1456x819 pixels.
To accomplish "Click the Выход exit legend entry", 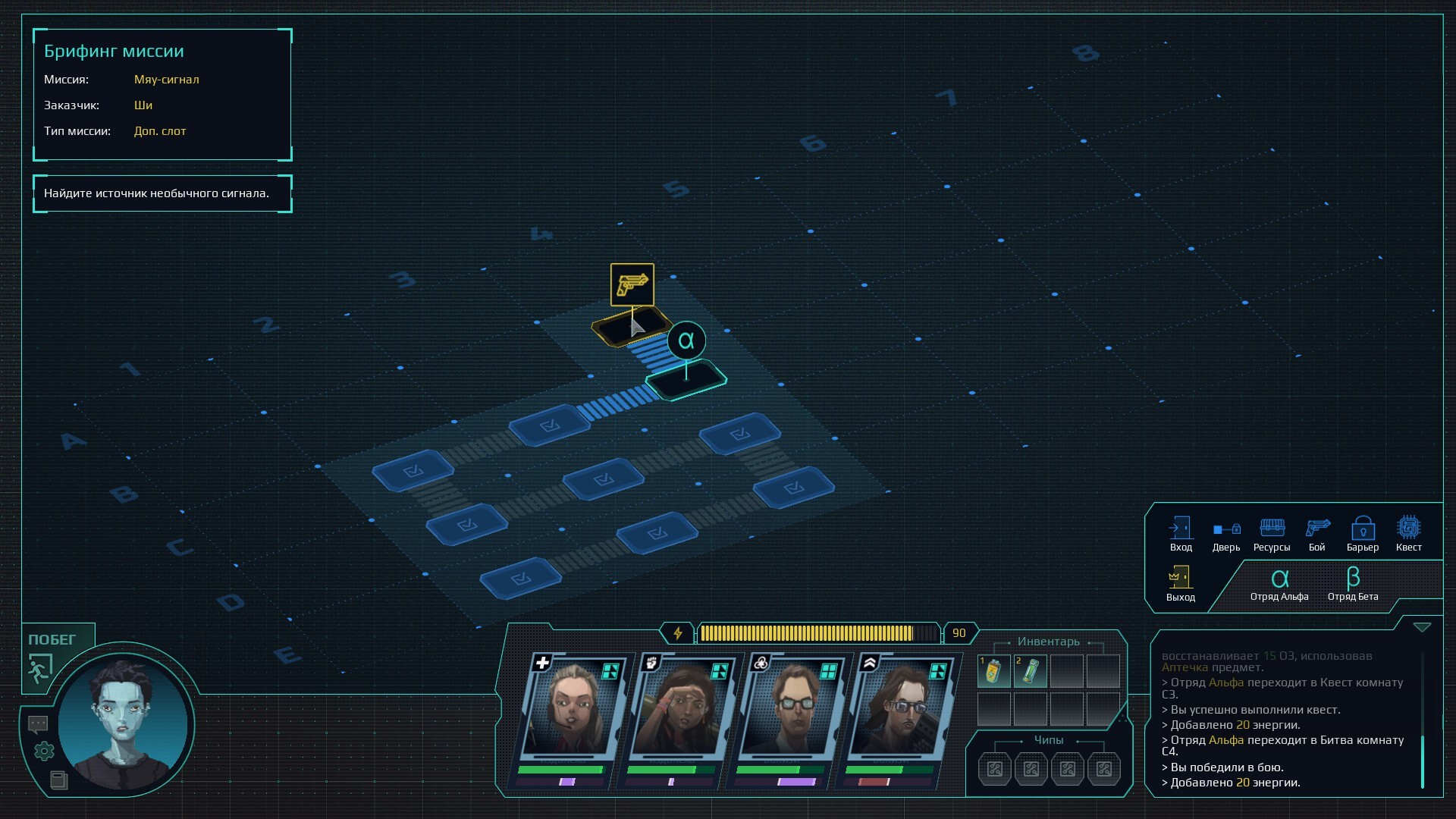I will click(1180, 583).
